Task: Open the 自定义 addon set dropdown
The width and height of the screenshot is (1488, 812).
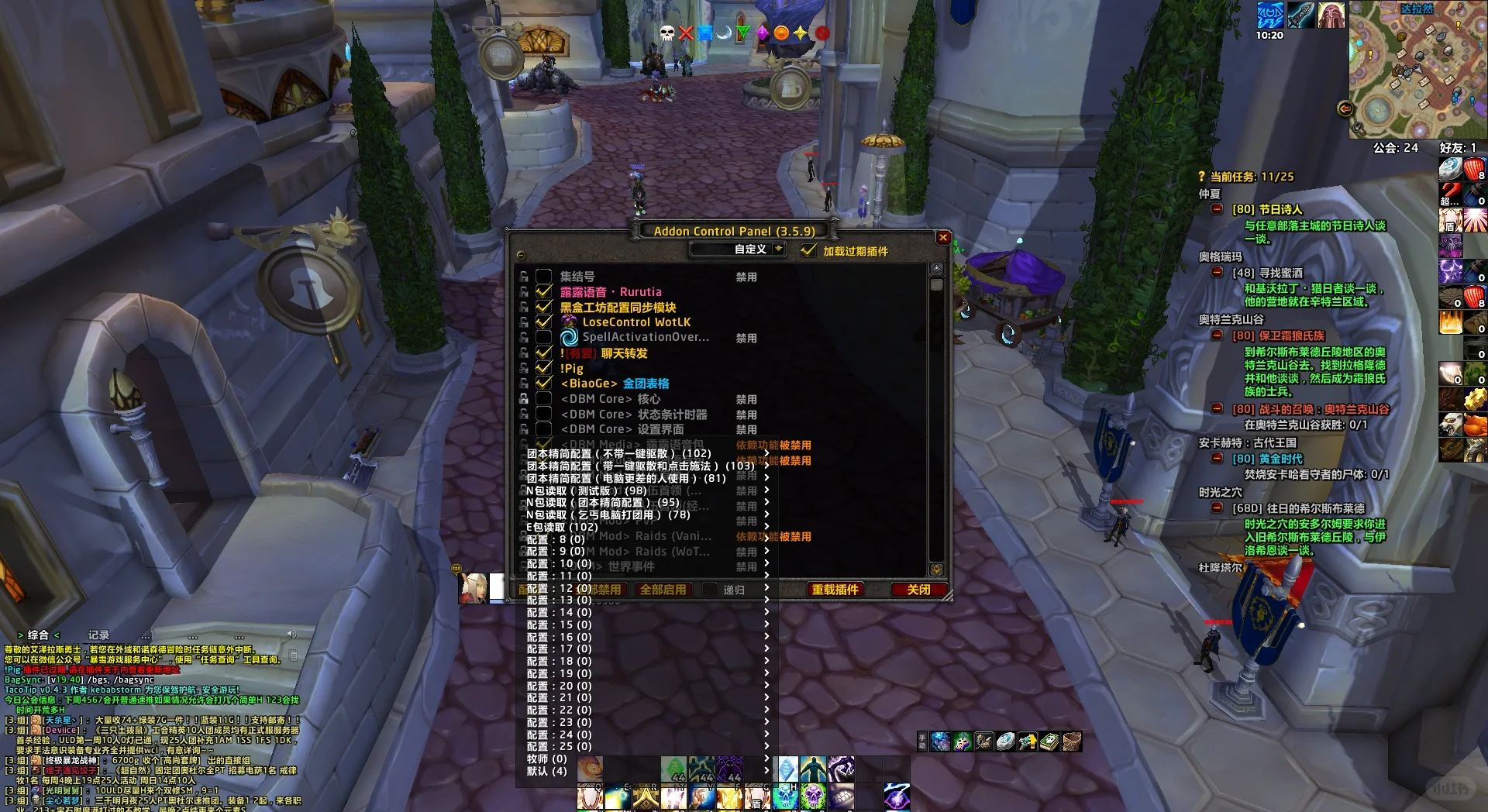Action: coord(778,249)
